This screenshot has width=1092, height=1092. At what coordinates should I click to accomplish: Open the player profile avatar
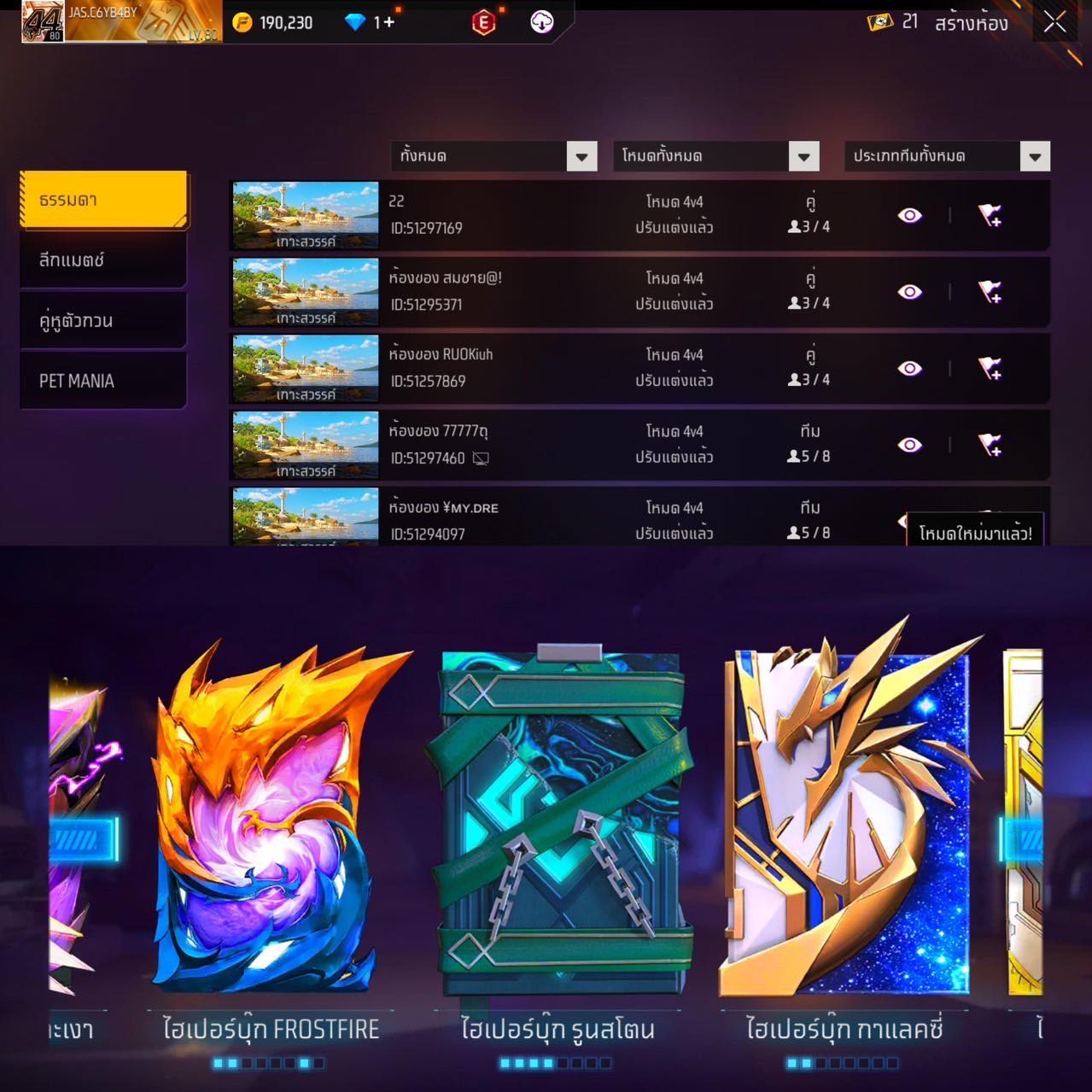[x=43, y=21]
